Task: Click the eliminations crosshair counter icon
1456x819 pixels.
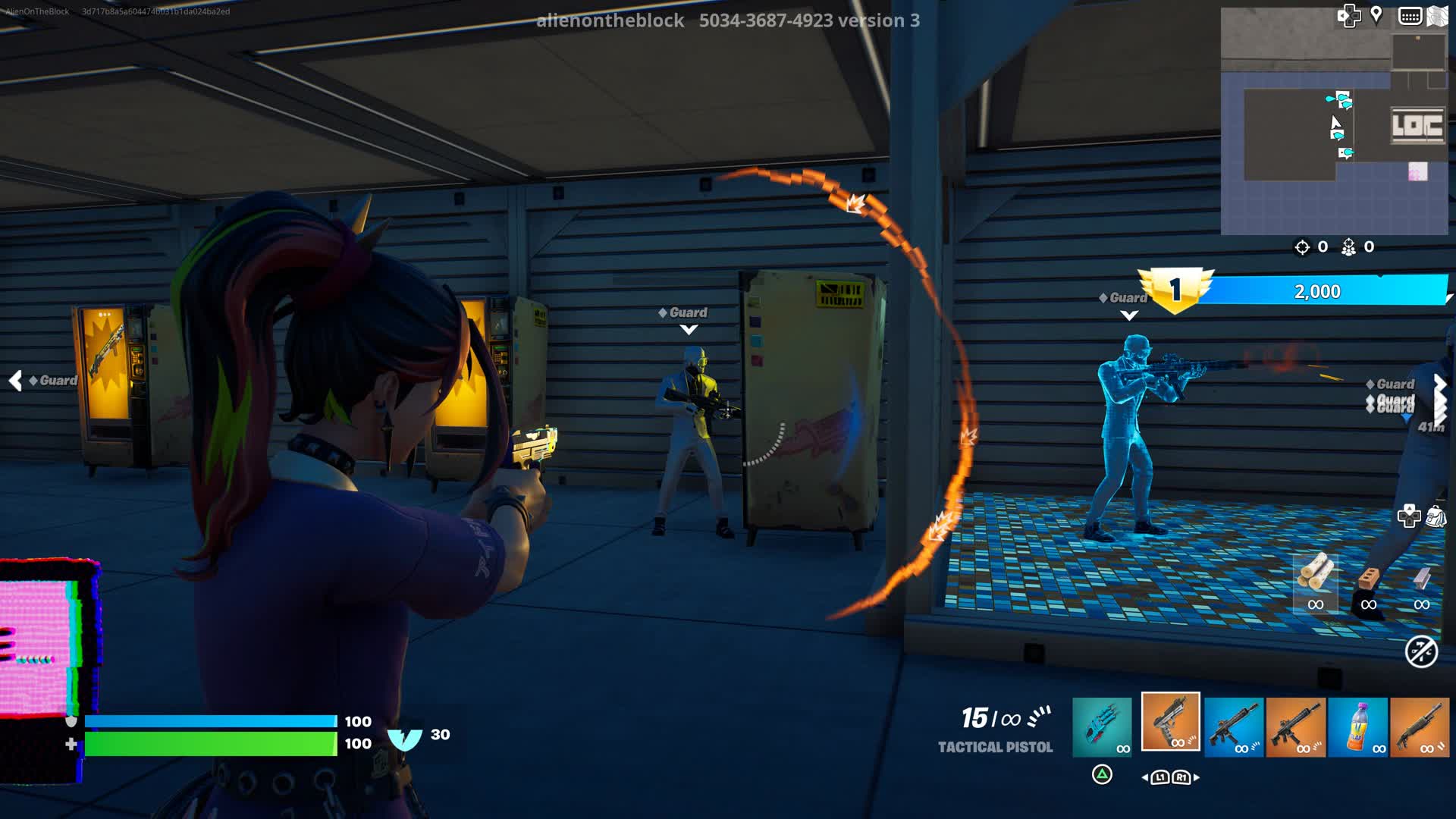Action: coord(1301,246)
